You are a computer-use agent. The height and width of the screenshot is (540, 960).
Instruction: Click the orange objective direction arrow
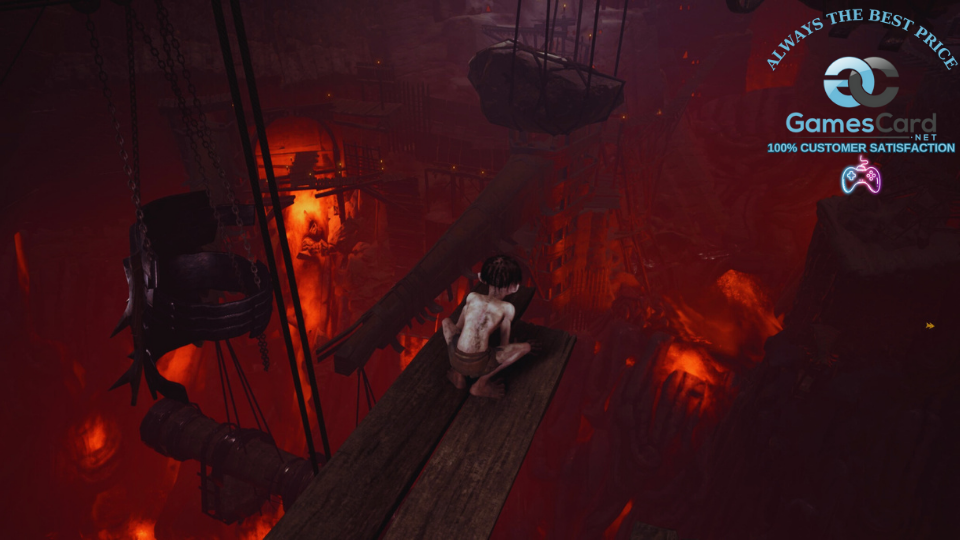[x=931, y=325]
